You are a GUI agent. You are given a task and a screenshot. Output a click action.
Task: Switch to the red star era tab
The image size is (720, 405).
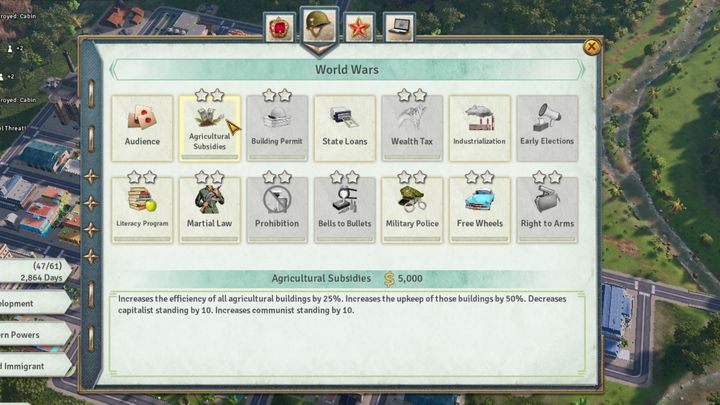pos(359,27)
